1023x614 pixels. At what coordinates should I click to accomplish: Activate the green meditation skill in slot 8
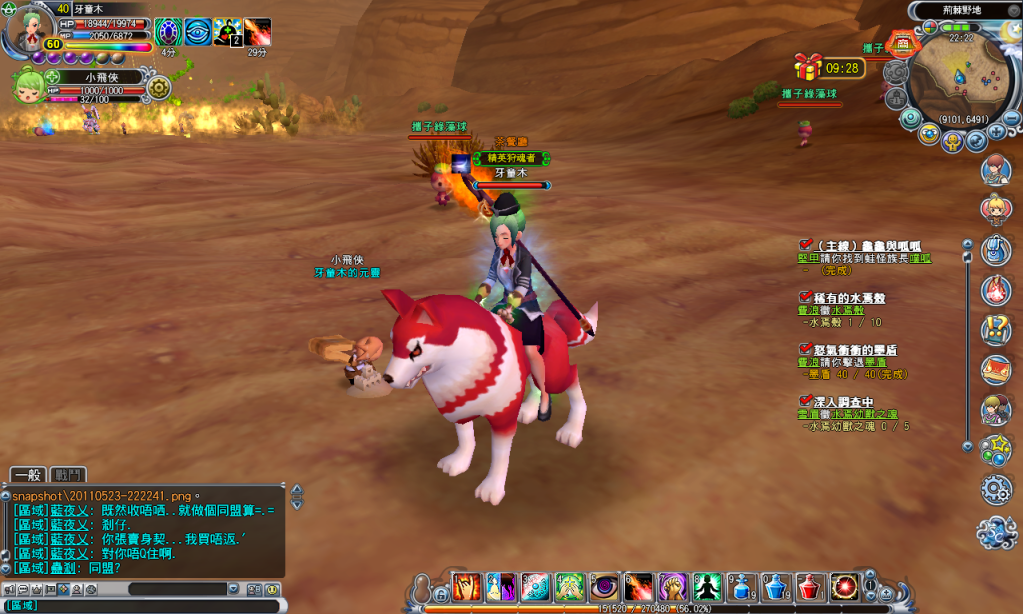click(x=707, y=587)
